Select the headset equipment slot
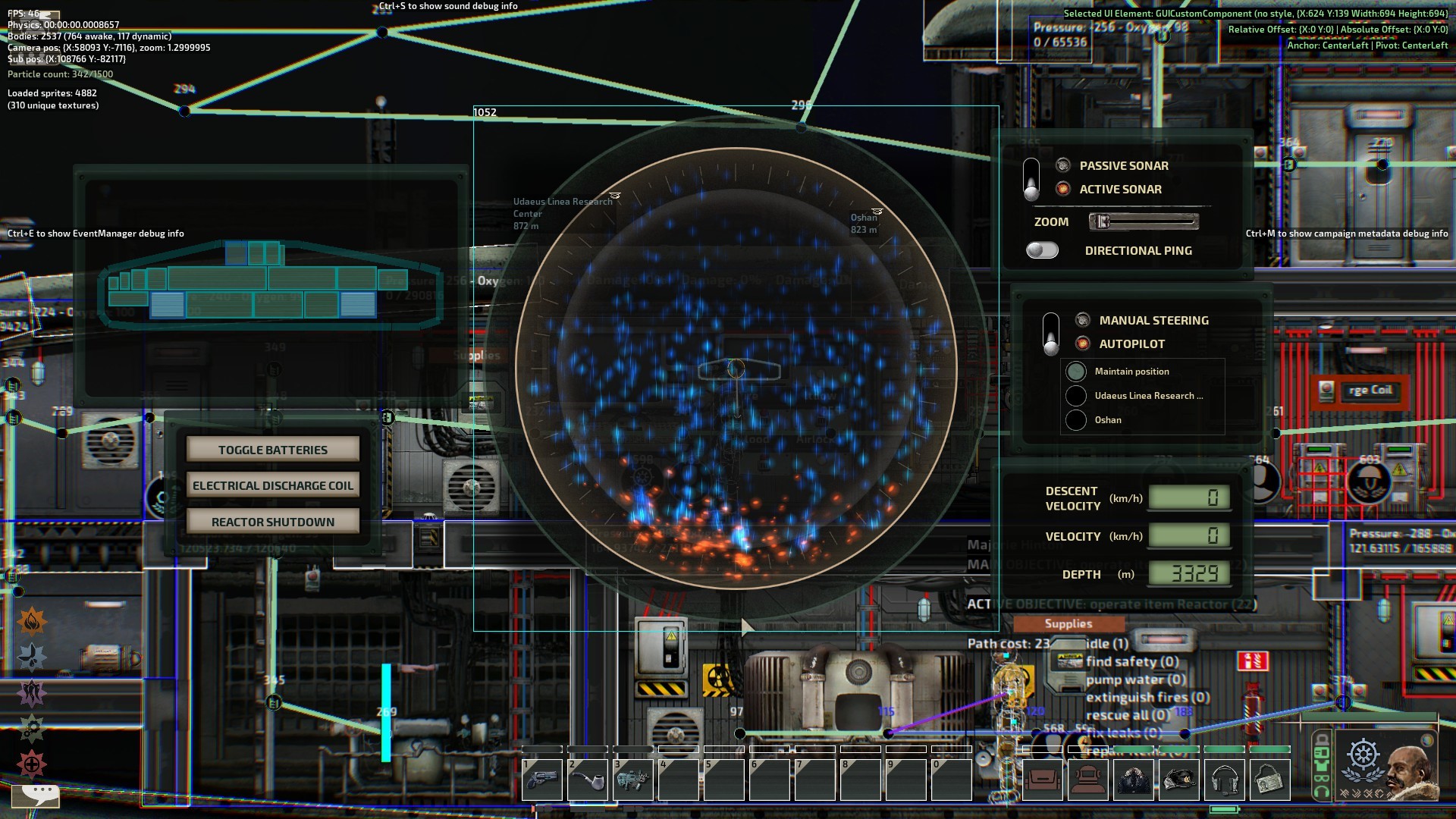Screen dimensions: 1456x819 click(x=1224, y=780)
